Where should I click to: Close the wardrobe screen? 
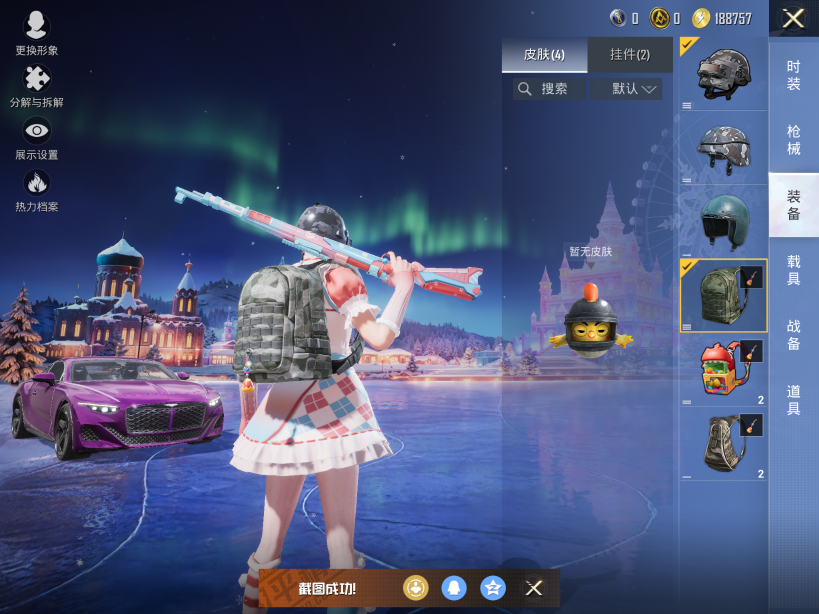[x=793, y=18]
